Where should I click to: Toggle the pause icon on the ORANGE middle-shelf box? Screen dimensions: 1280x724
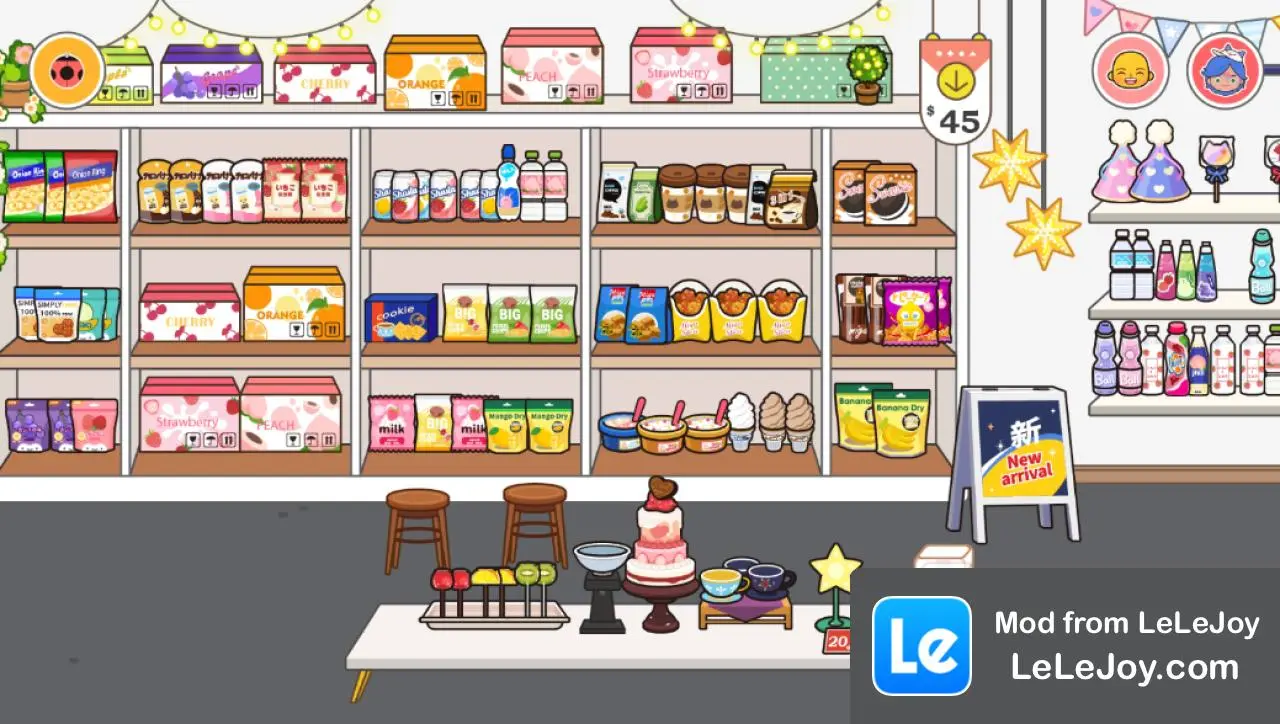point(332,330)
